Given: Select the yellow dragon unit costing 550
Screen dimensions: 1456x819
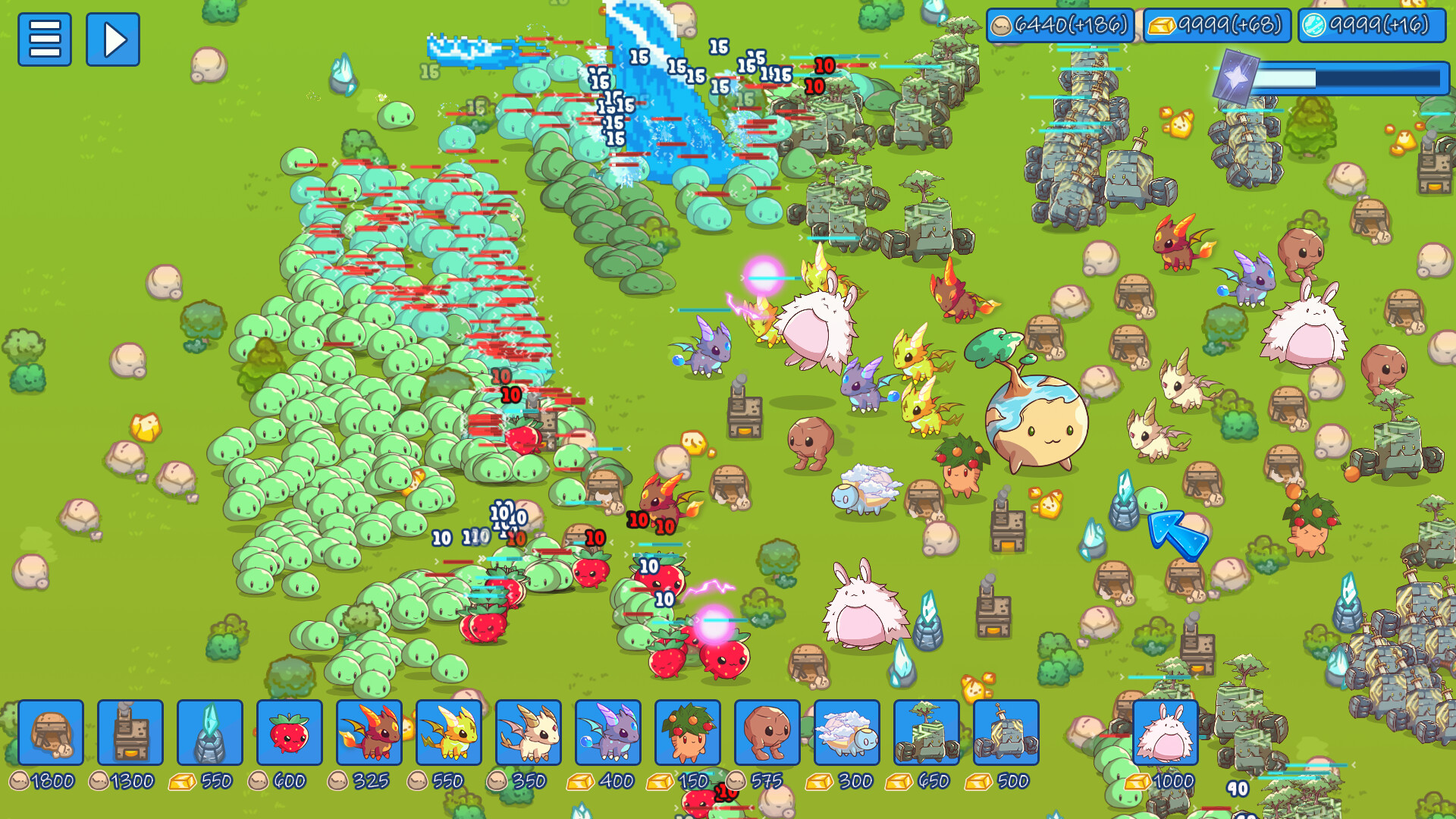Looking at the screenshot, I should [450, 733].
